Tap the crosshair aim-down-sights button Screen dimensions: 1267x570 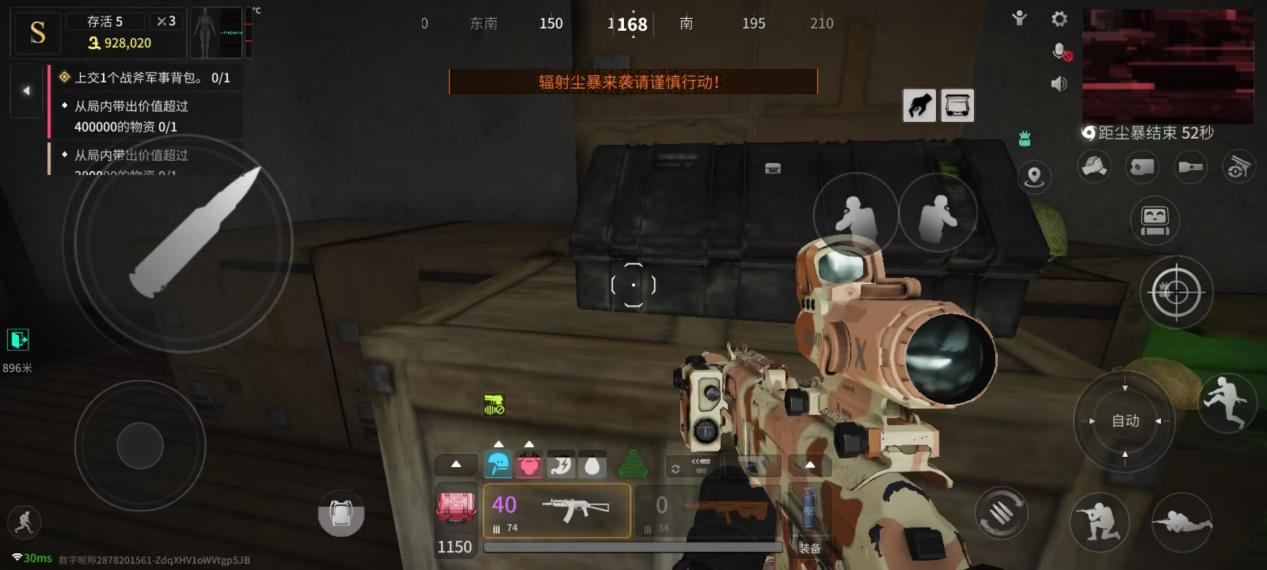coord(1177,293)
